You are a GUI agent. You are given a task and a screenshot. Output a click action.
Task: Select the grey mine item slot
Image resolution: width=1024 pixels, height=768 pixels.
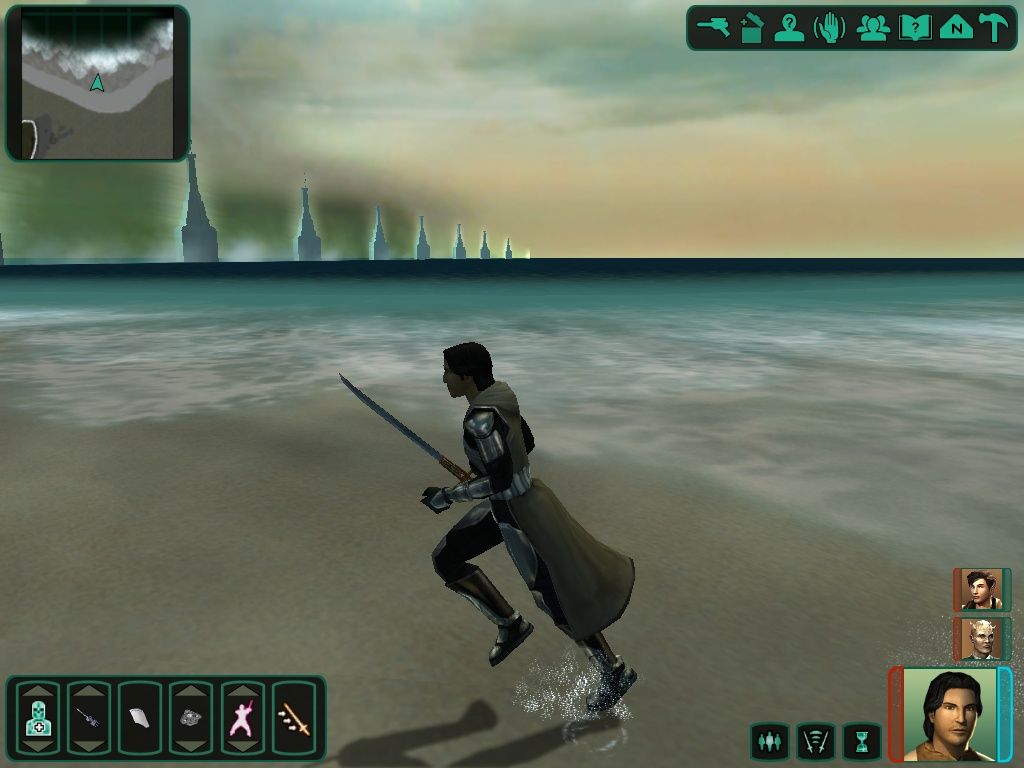190,718
